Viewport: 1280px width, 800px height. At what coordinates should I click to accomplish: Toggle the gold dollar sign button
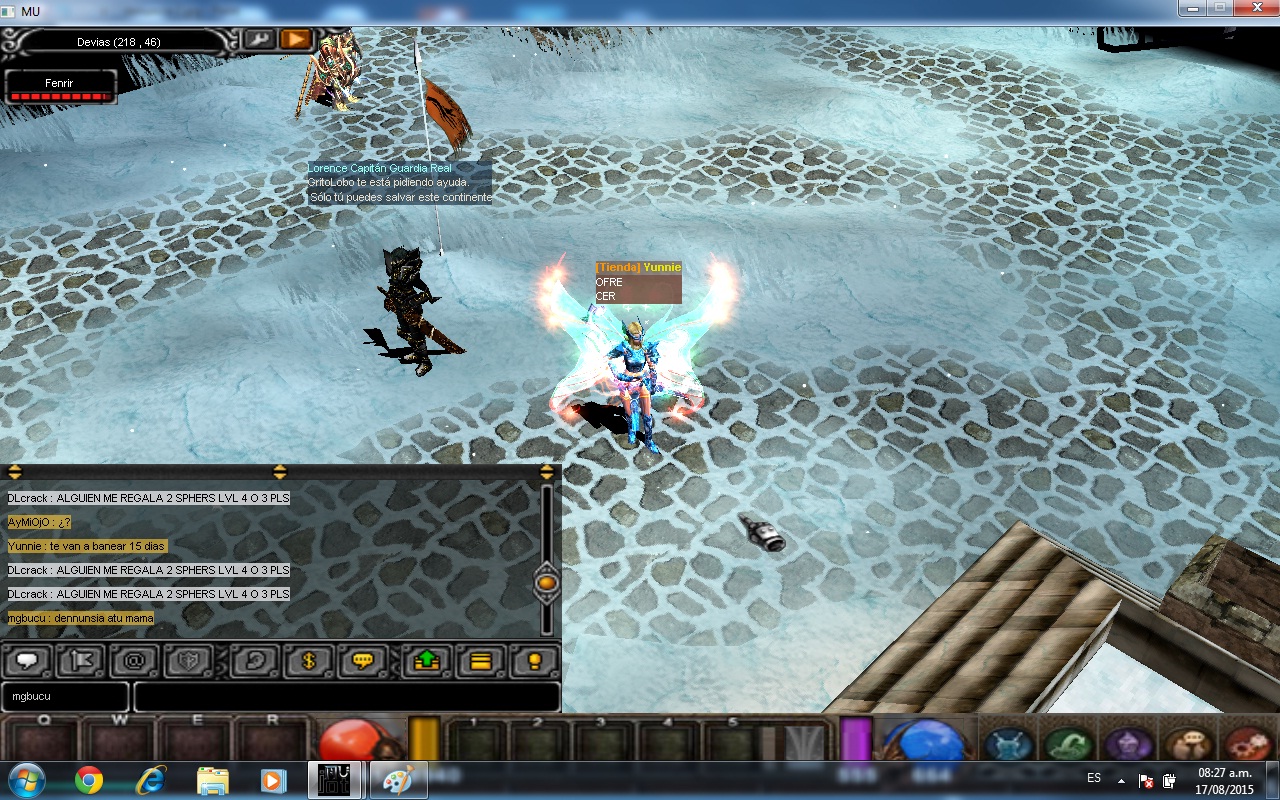(308, 661)
